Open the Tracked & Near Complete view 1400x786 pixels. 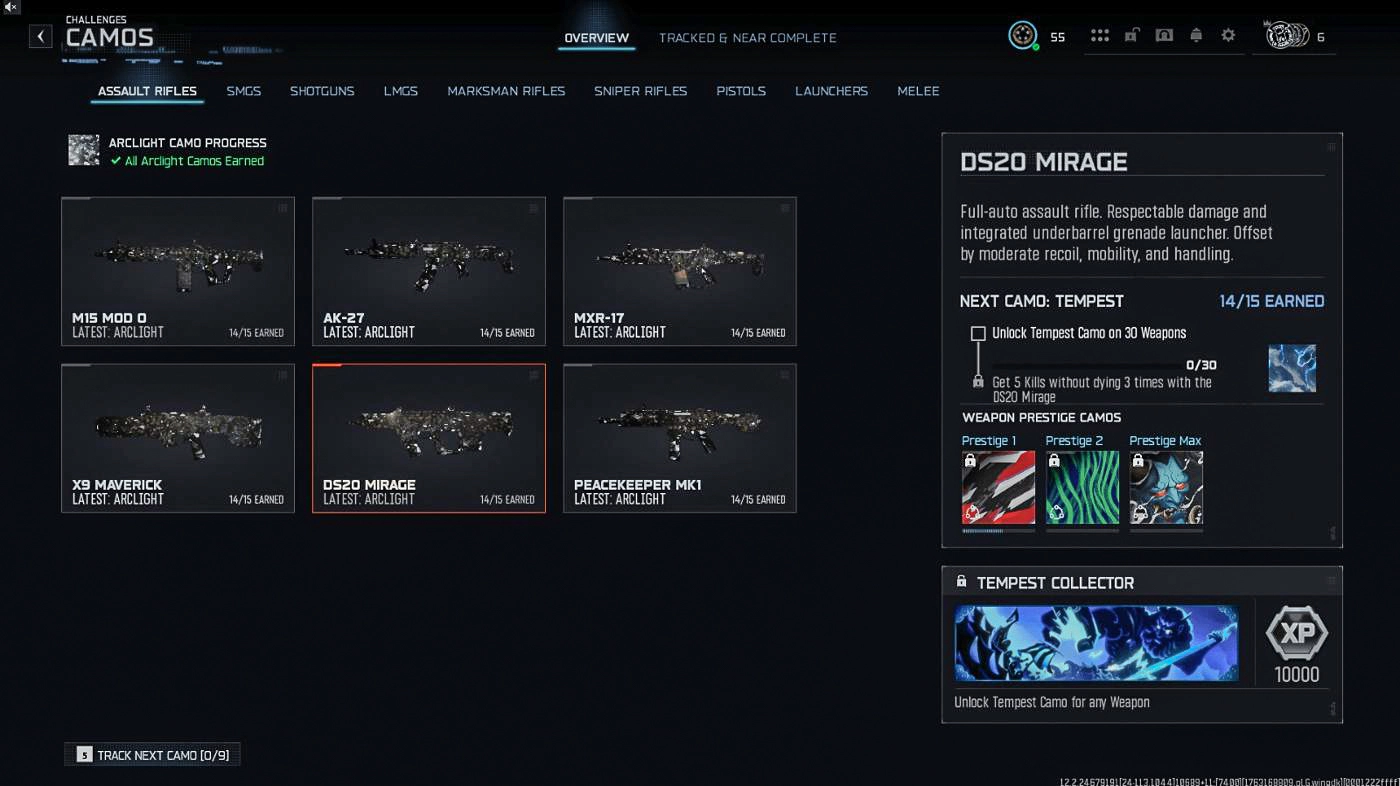click(x=748, y=37)
